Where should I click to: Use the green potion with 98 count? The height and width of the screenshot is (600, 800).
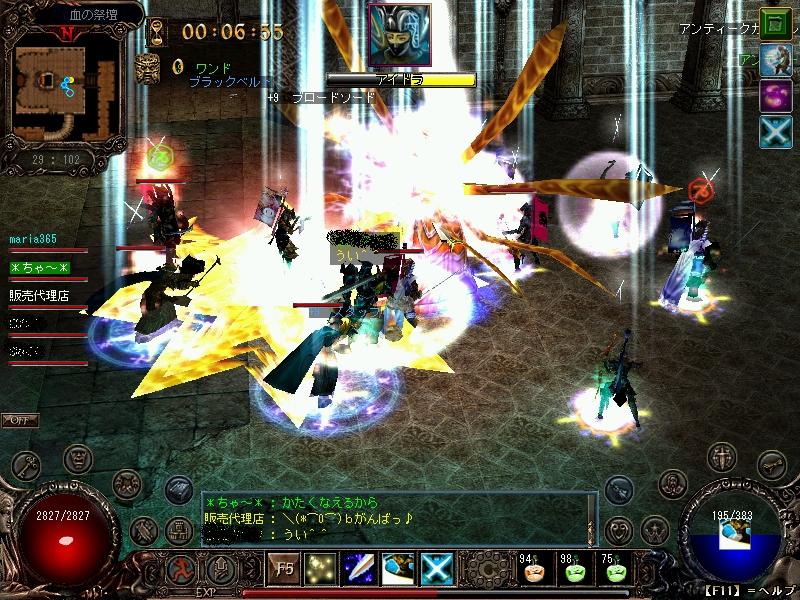point(574,570)
